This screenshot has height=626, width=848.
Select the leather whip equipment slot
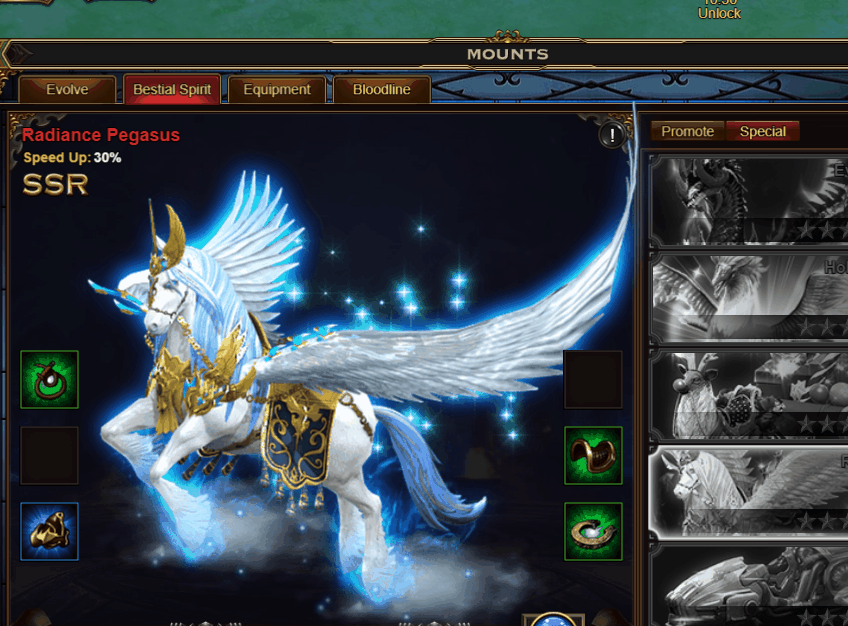point(50,380)
